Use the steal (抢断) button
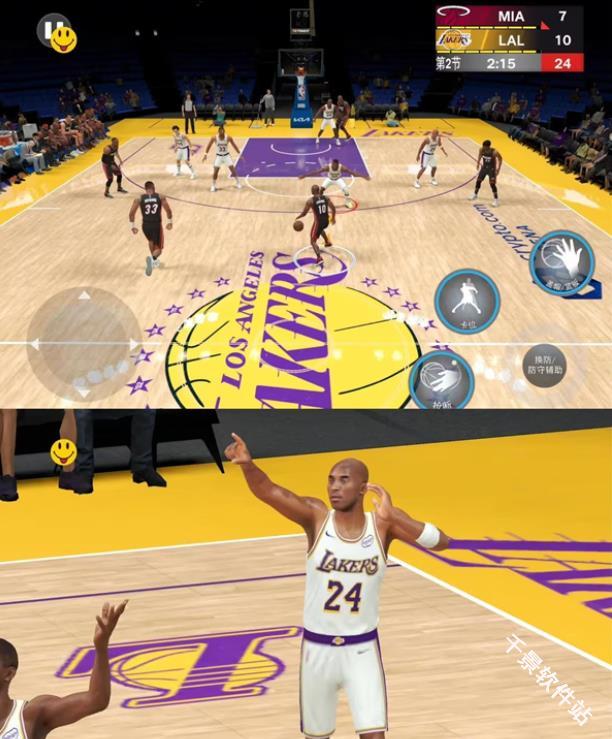Image resolution: width=612 pixels, height=739 pixels. tap(441, 380)
